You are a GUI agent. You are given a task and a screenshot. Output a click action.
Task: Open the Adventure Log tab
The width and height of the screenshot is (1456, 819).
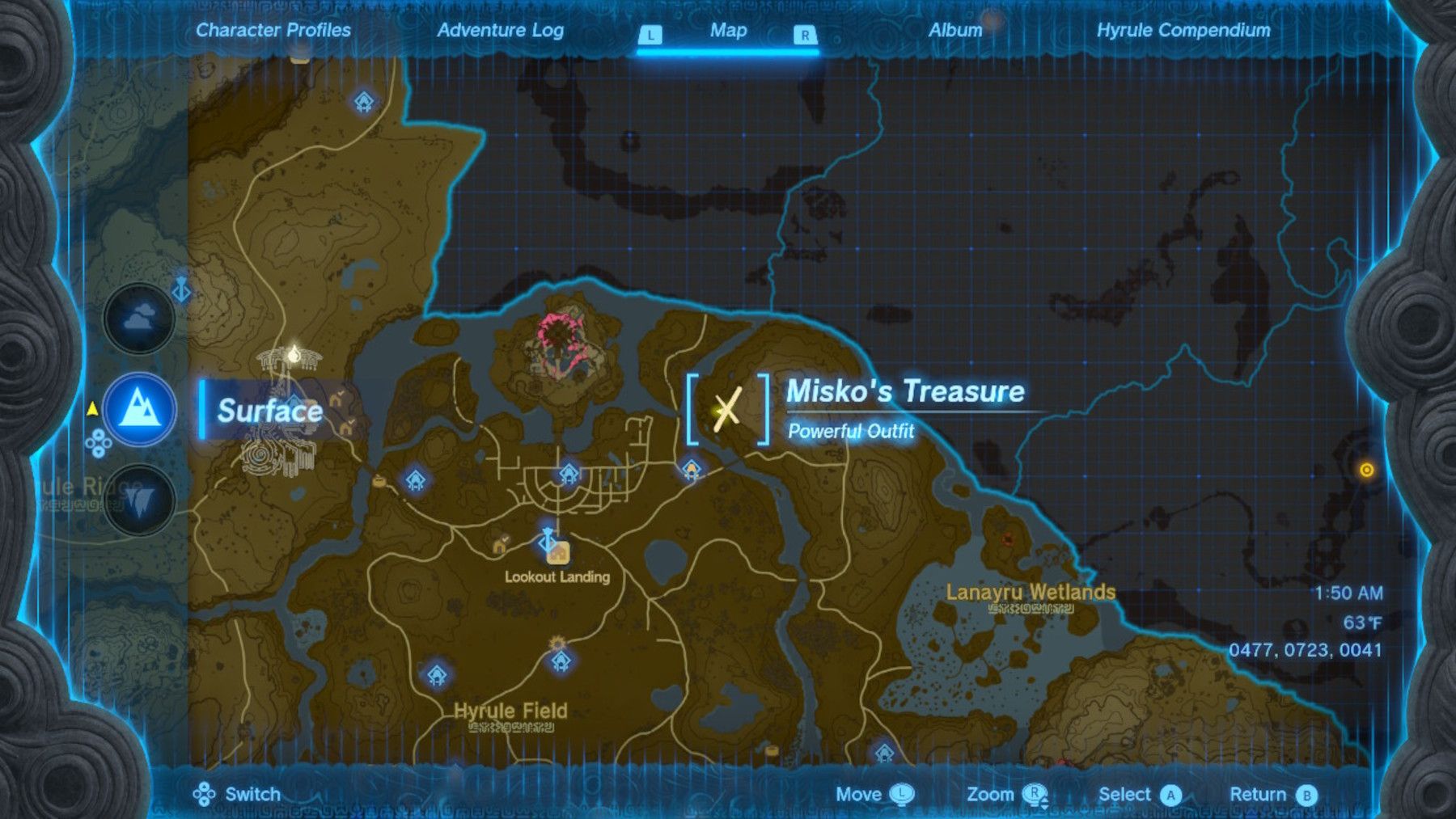coord(502,32)
